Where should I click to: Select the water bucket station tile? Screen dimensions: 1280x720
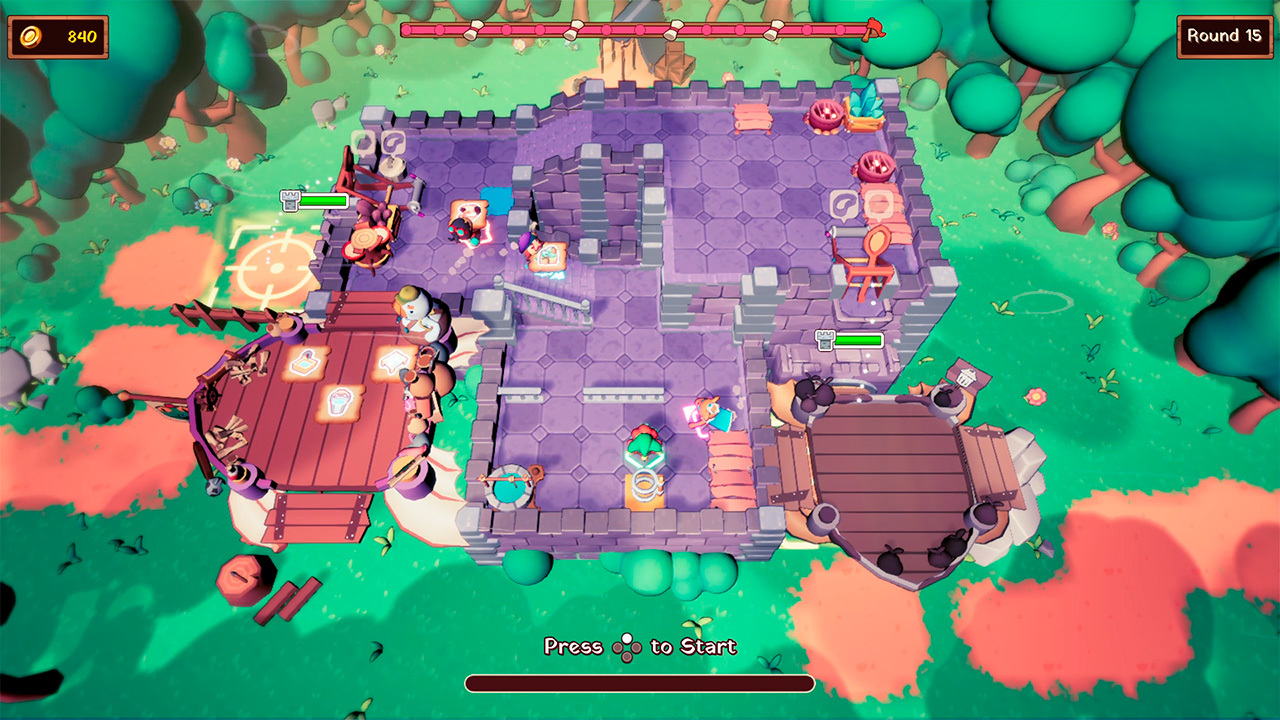(x=340, y=401)
